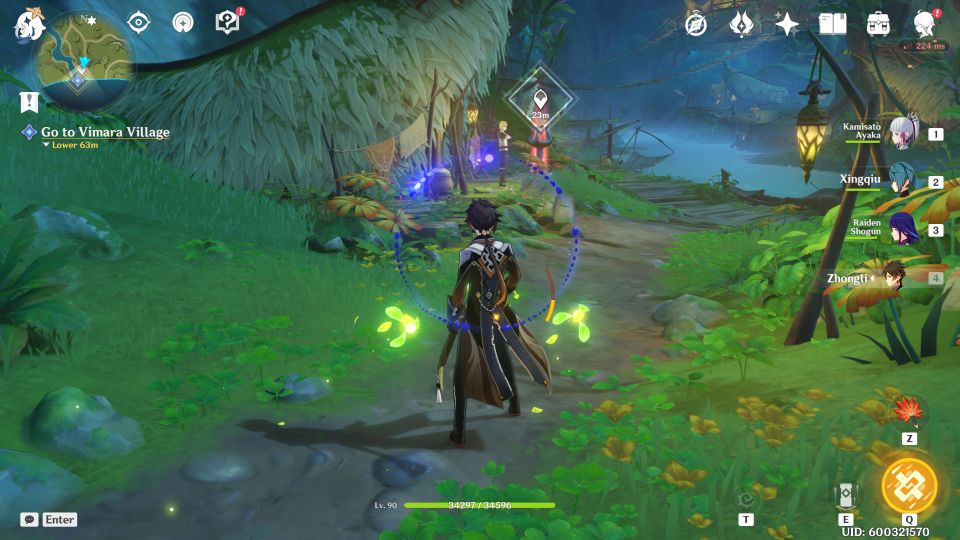The width and height of the screenshot is (960, 540).
Task: Open the compass Events icon
Action: pos(696,24)
